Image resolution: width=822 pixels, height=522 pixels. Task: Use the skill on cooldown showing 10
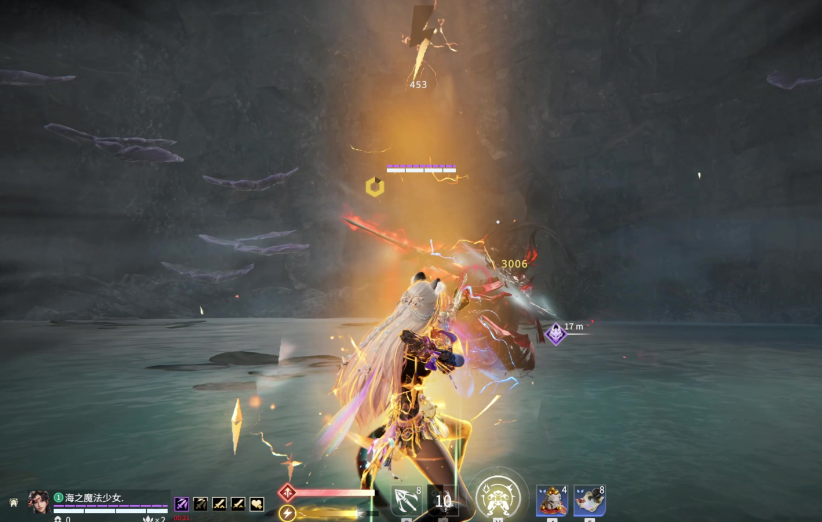[x=443, y=501]
